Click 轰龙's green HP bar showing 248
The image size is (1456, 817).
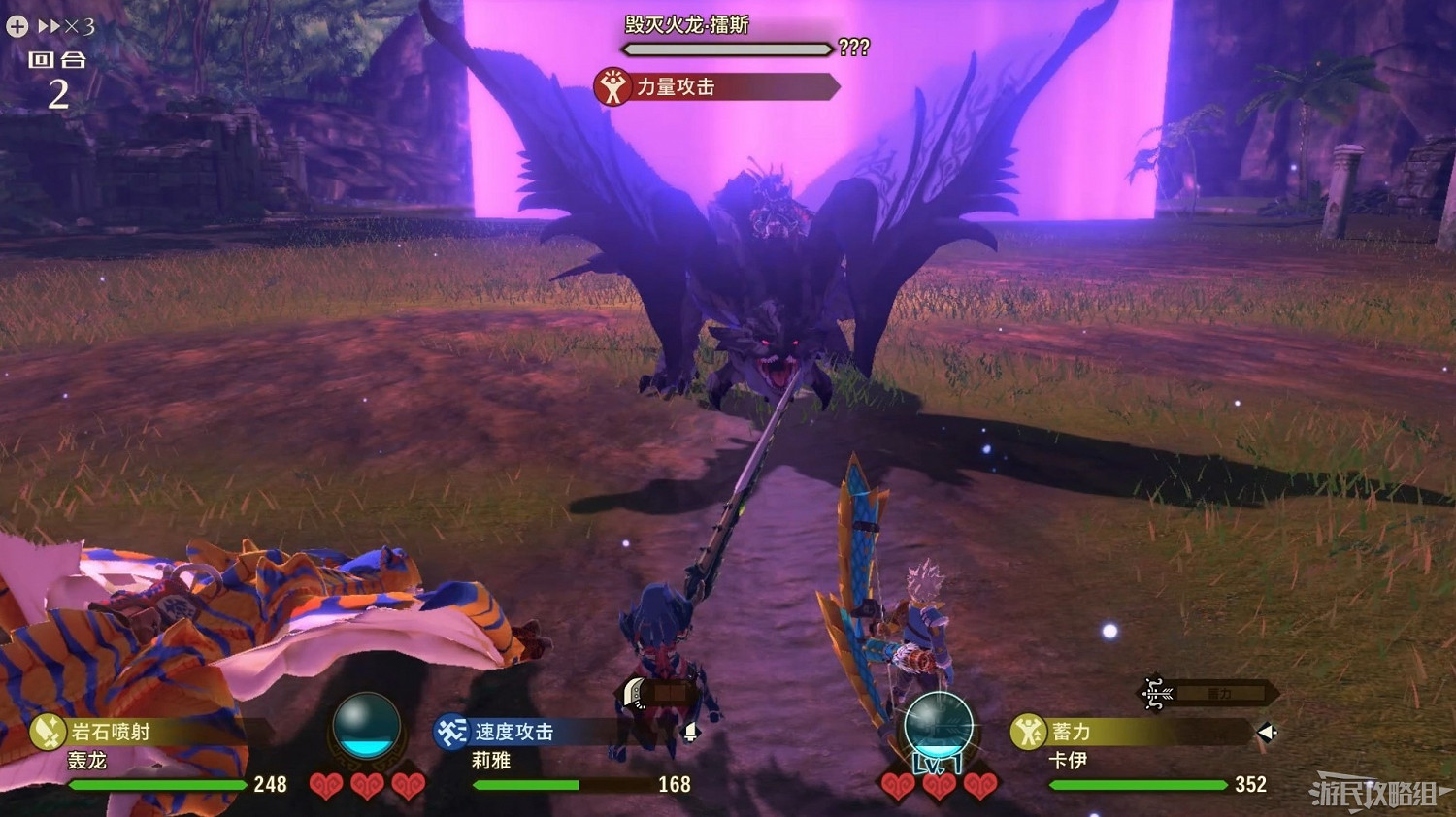point(155,785)
